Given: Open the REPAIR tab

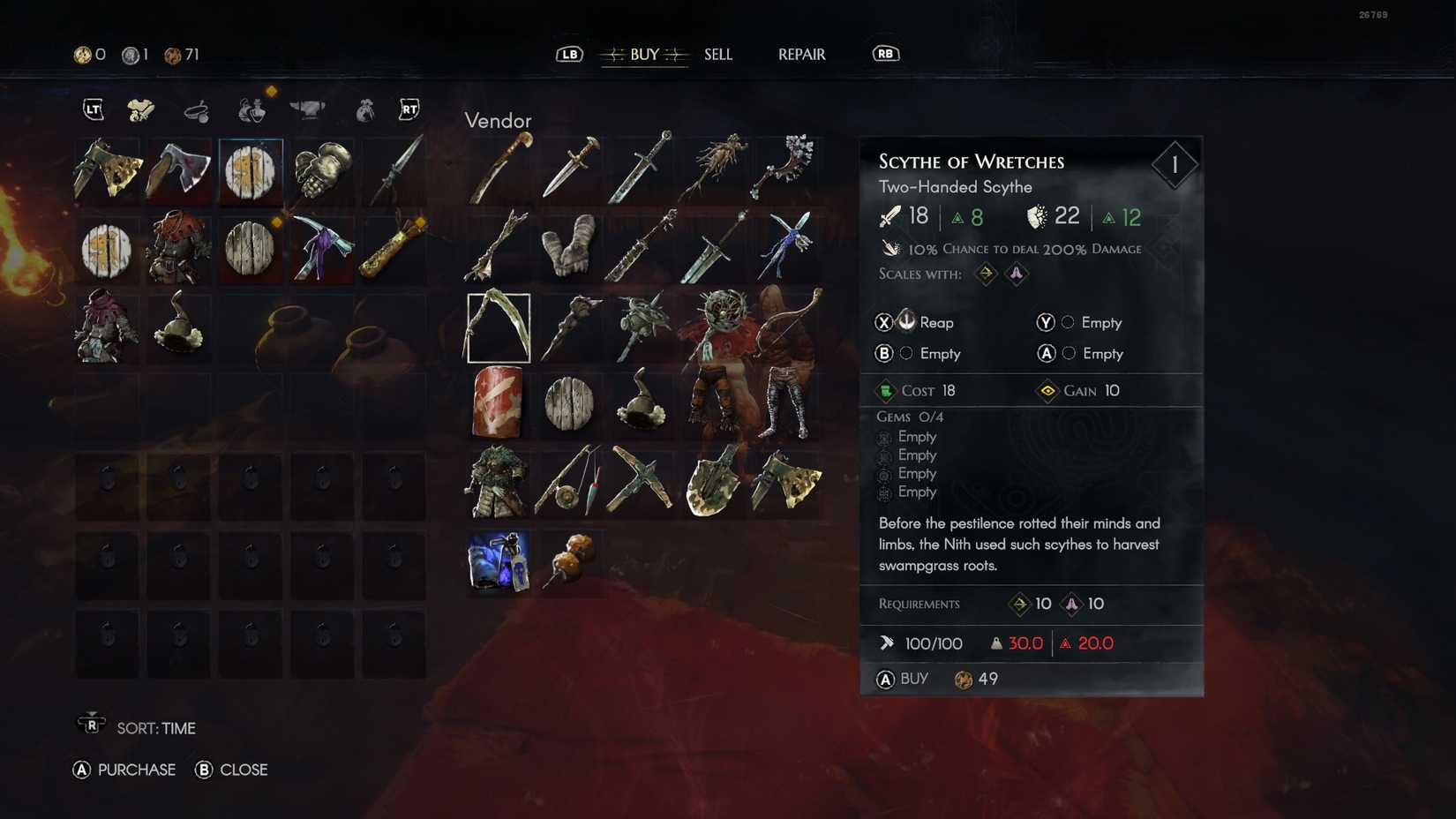Looking at the screenshot, I should pos(800,54).
